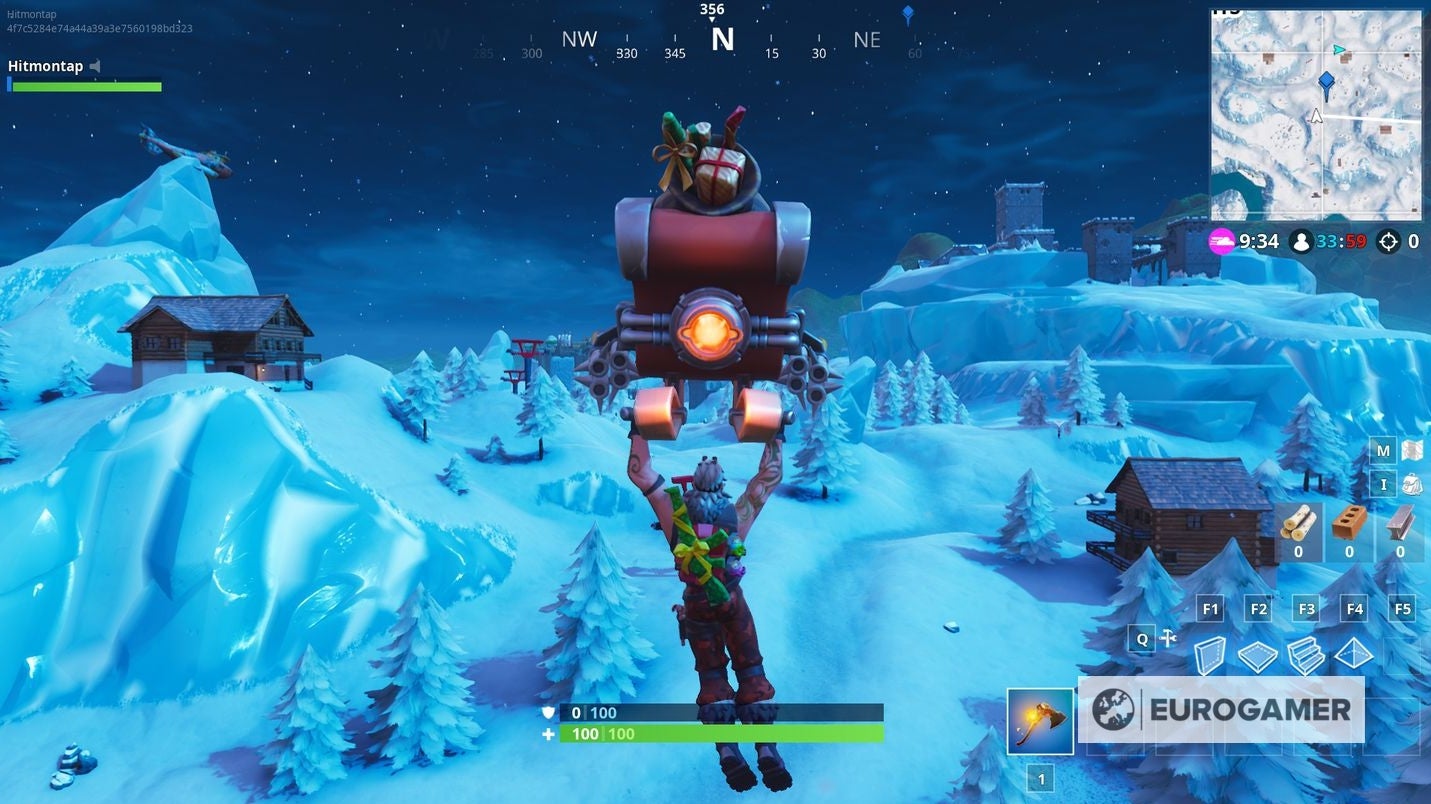Click the minimap in the corner
The image size is (1431, 804).
pos(1315,112)
